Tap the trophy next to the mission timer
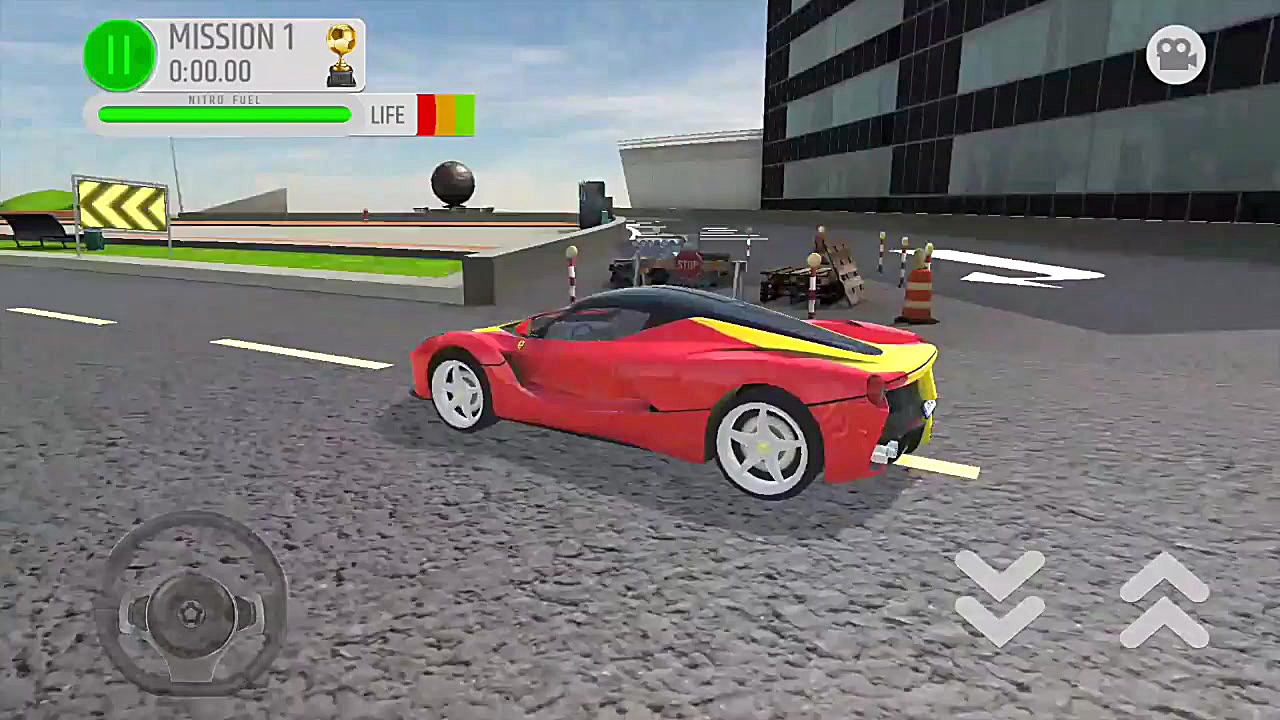The height and width of the screenshot is (720, 1280). [340, 55]
